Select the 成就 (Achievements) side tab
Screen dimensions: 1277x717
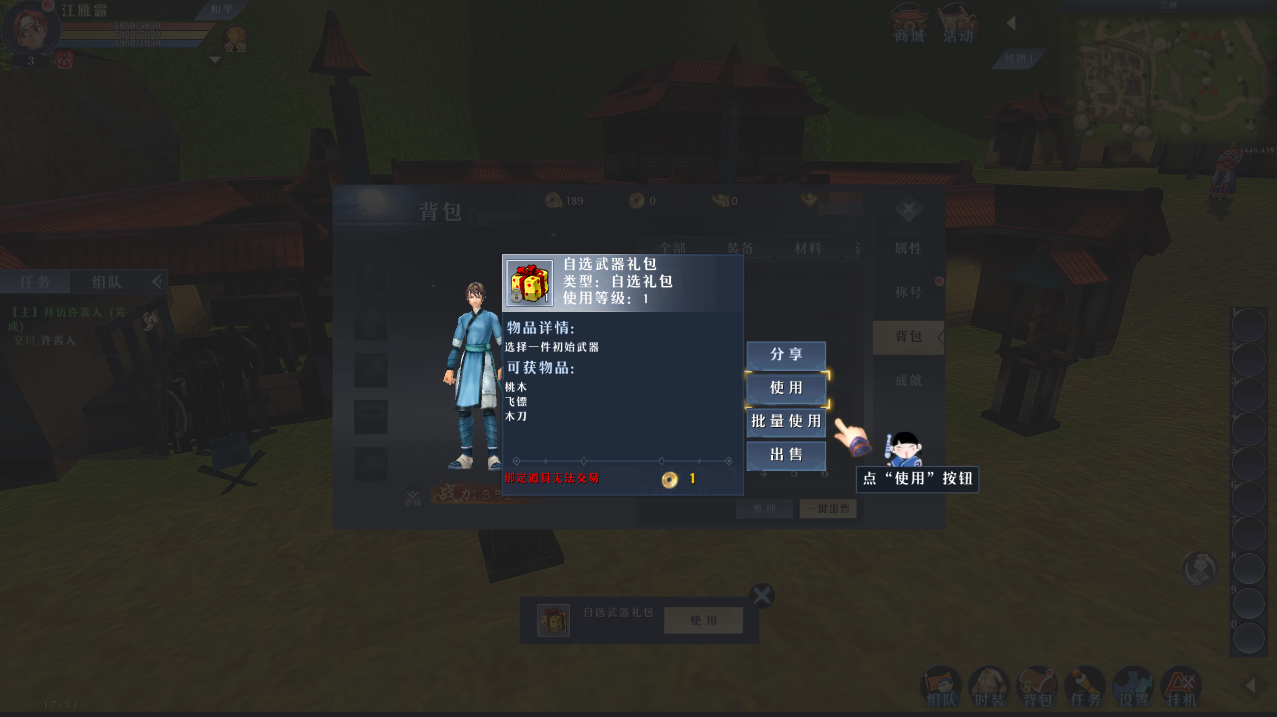[907, 380]
